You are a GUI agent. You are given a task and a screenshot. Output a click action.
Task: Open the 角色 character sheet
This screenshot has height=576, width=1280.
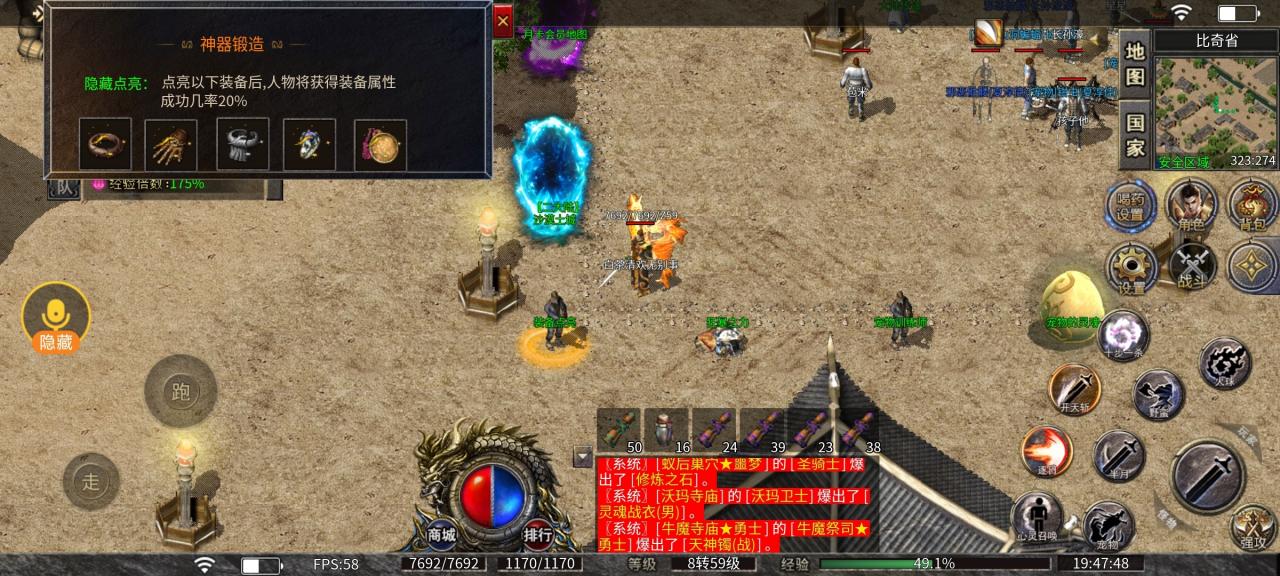click(x=1191, y=206)
